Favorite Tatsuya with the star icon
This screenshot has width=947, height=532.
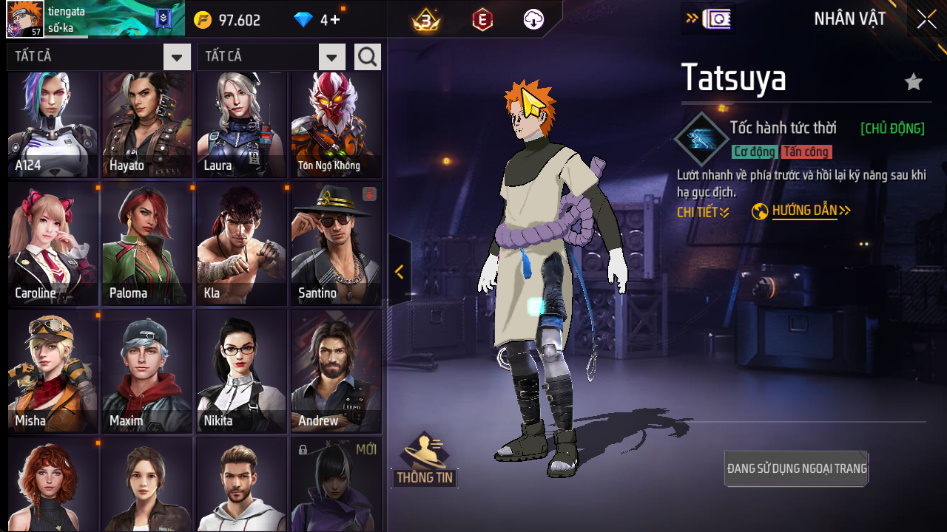pyautogui.click(x=913, y=82)
